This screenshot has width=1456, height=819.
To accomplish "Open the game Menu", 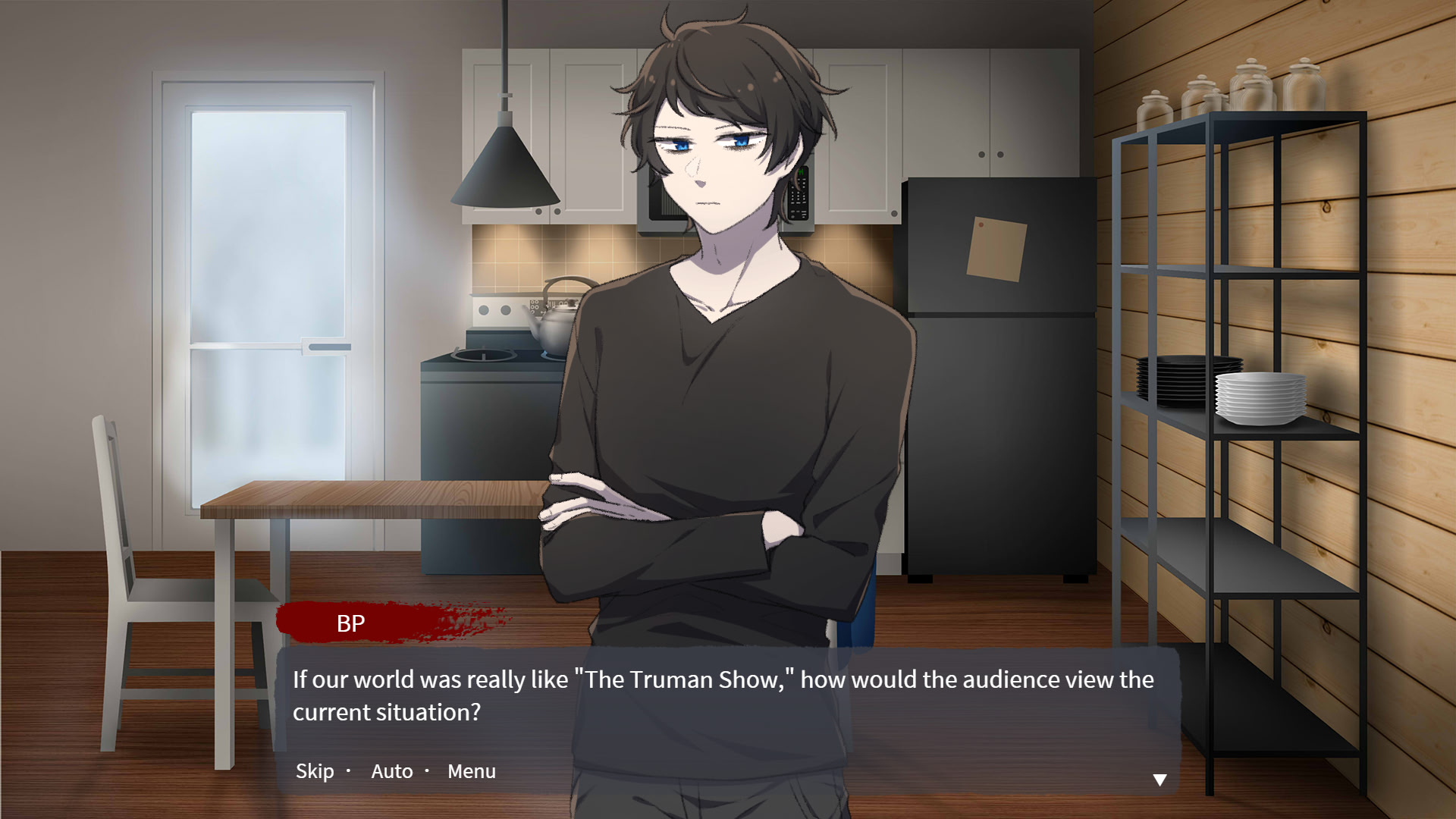I will 471,770.
